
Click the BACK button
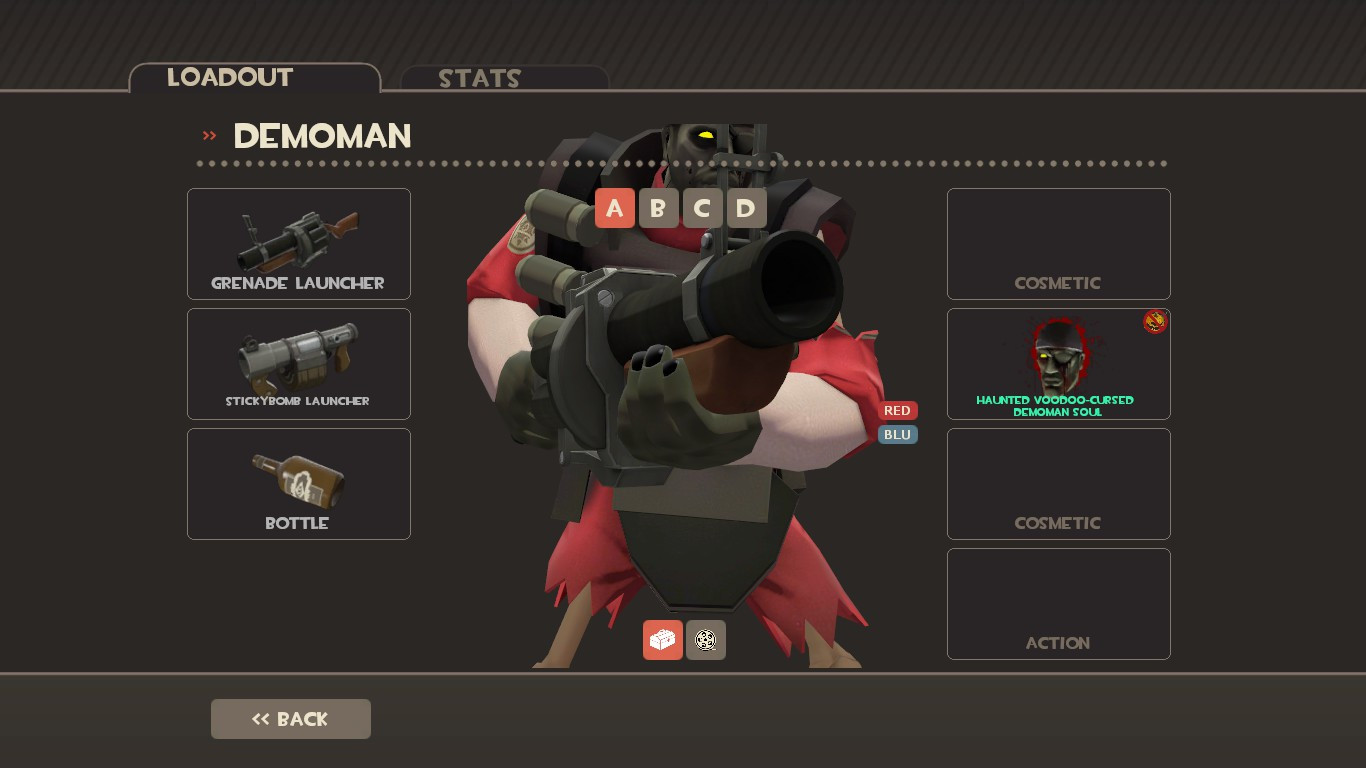click(290, 718)
